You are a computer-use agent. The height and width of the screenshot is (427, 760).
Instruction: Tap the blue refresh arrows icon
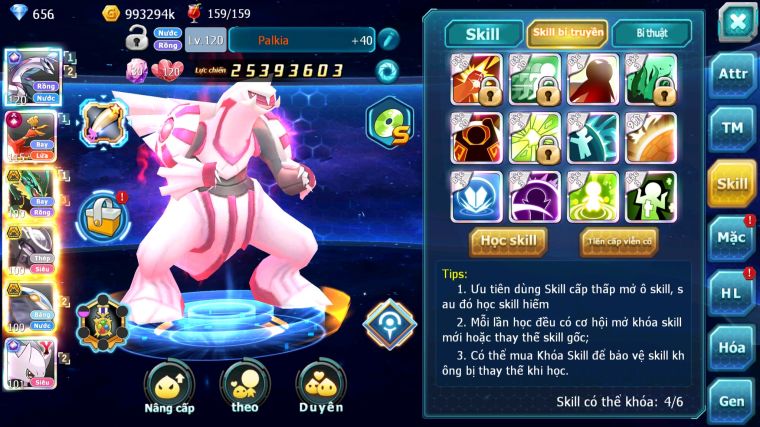(x=387, y=71)
